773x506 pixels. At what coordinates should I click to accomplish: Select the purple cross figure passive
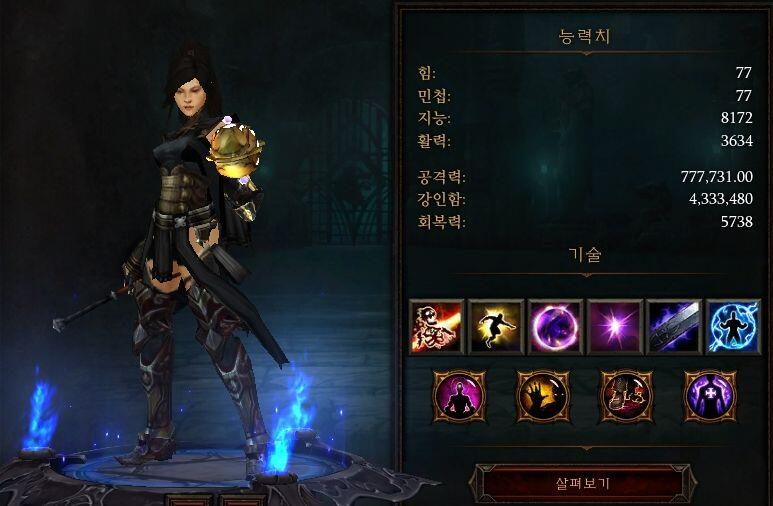tap(709, 395)
